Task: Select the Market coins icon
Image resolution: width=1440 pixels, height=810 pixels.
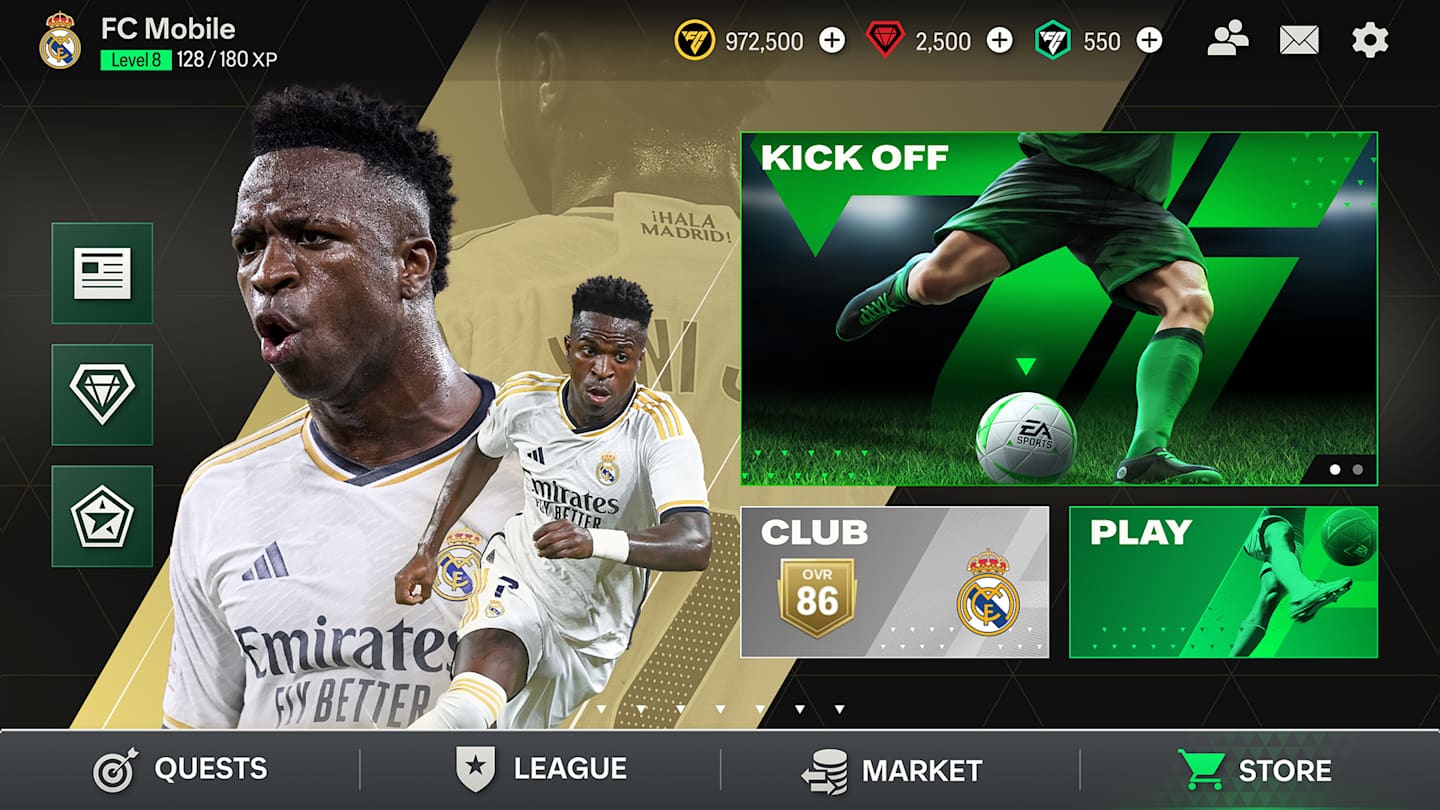Action: (x=823, y=769)
